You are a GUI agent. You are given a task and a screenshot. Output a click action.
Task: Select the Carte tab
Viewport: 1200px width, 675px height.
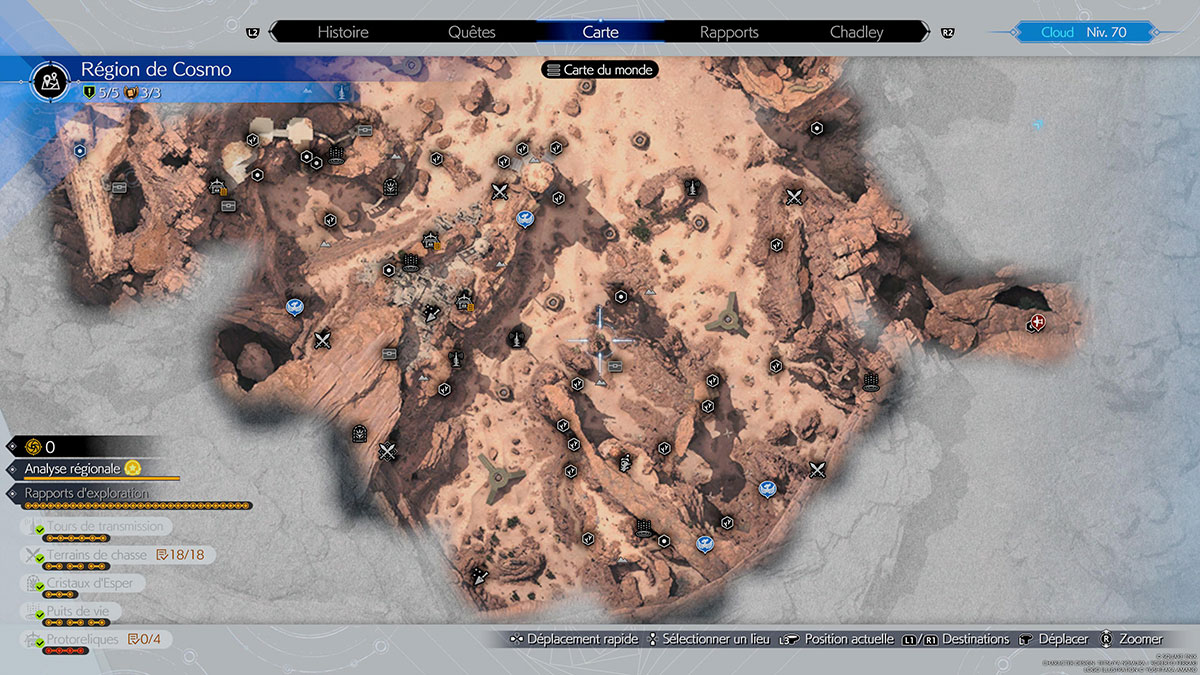pyautogui.click(x=600, y=32)
